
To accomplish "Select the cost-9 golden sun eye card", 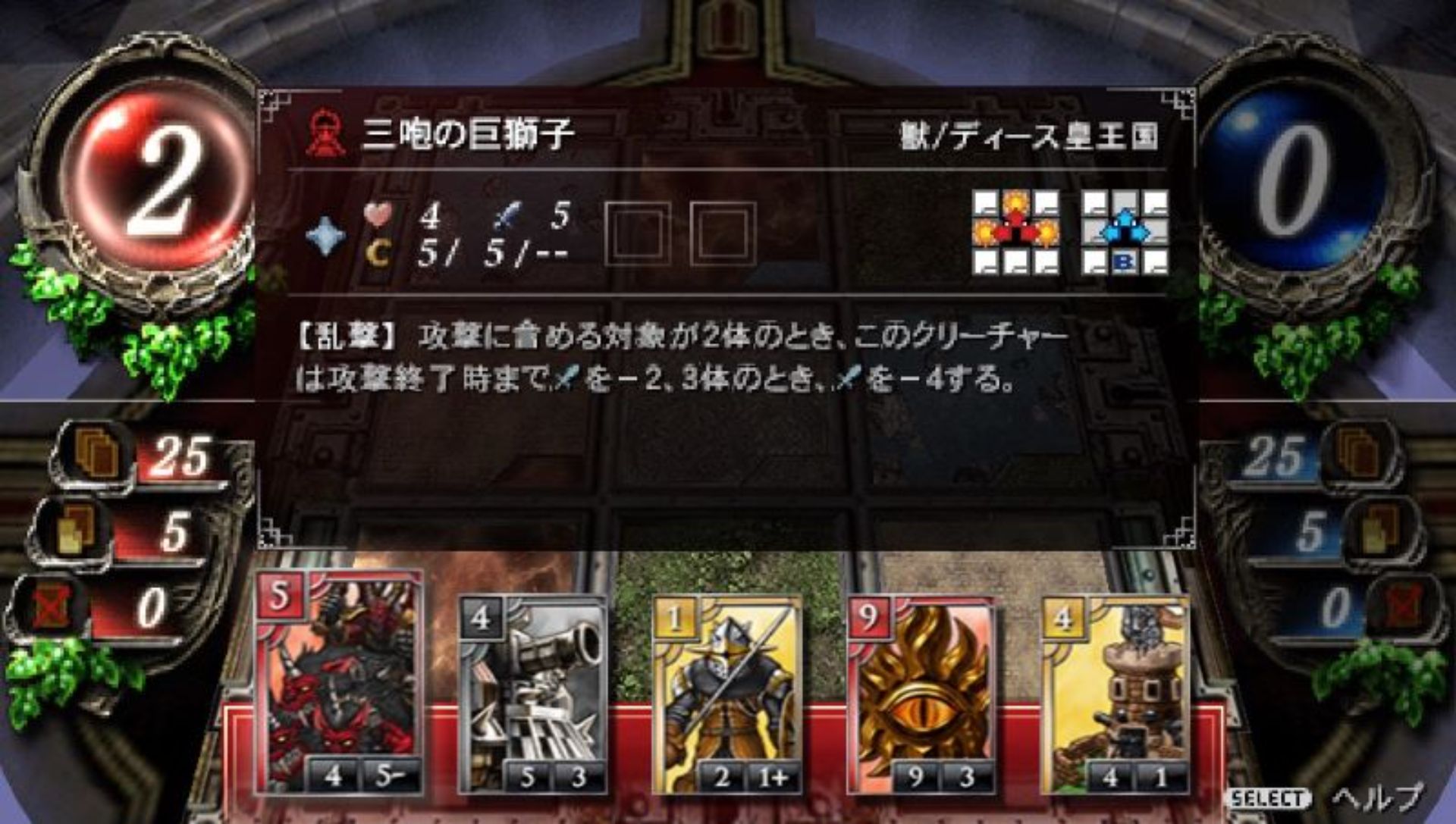I will point(924,694).
